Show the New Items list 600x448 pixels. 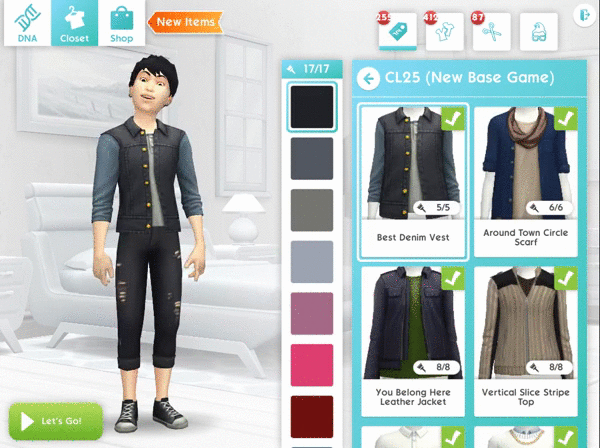(x=183, y=21)
